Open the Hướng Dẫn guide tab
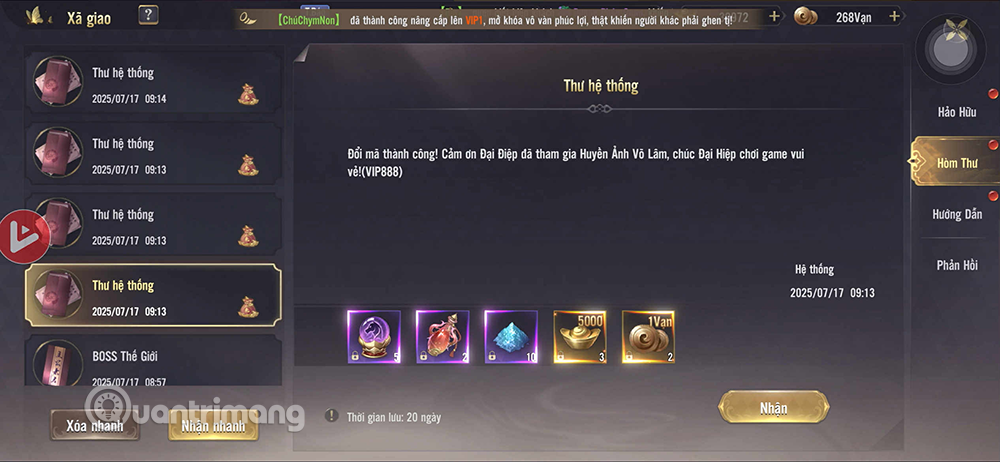 click(956, 214)
